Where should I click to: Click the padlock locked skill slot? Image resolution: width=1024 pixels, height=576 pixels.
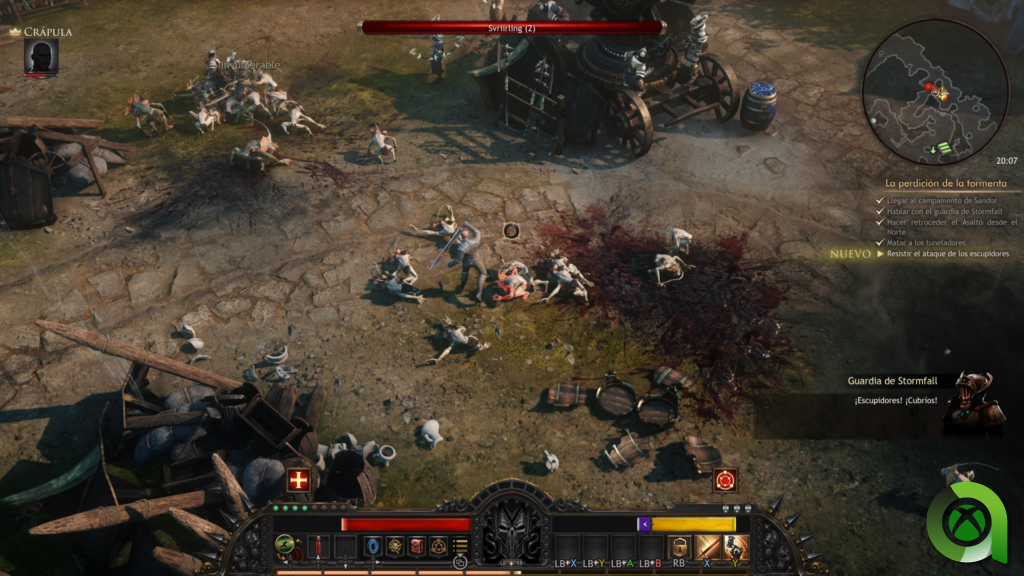(679, 546)
